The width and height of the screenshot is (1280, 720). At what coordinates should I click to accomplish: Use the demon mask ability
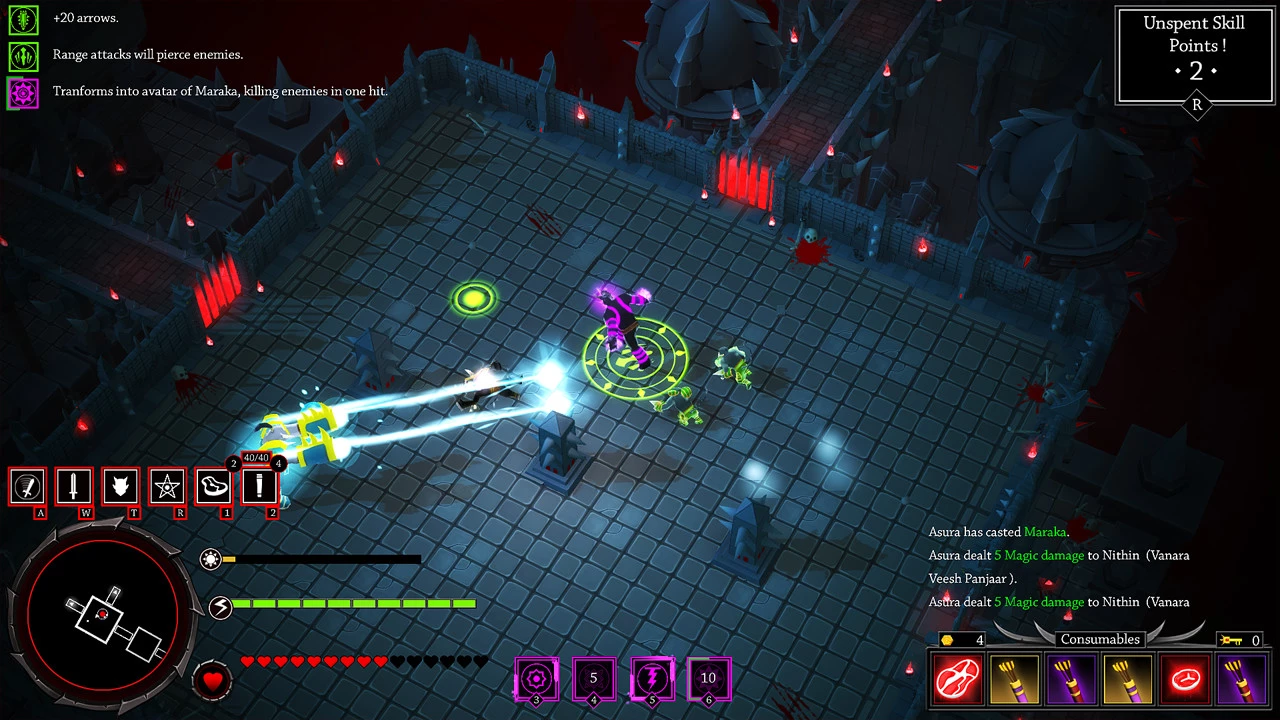[x=121, y=487]
